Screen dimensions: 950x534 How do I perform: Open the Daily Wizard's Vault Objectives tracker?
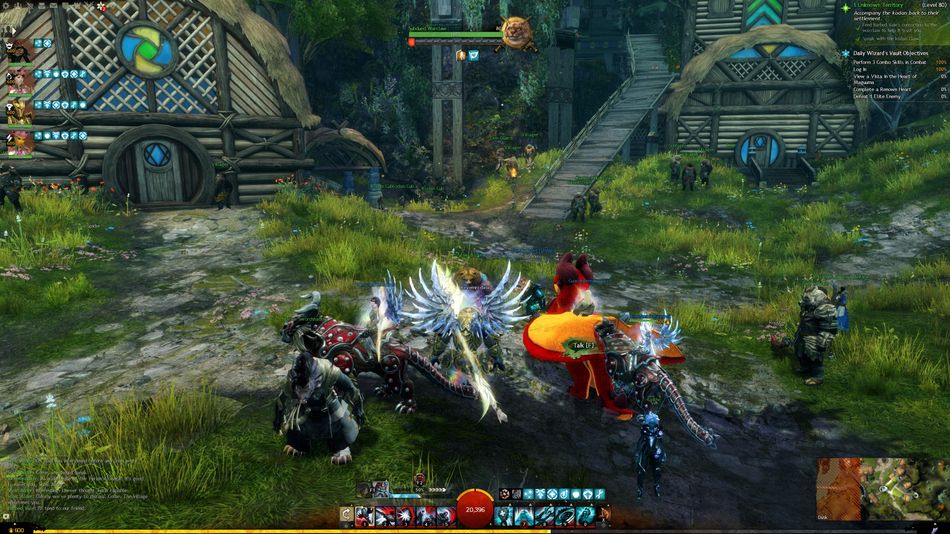(891, 53)
